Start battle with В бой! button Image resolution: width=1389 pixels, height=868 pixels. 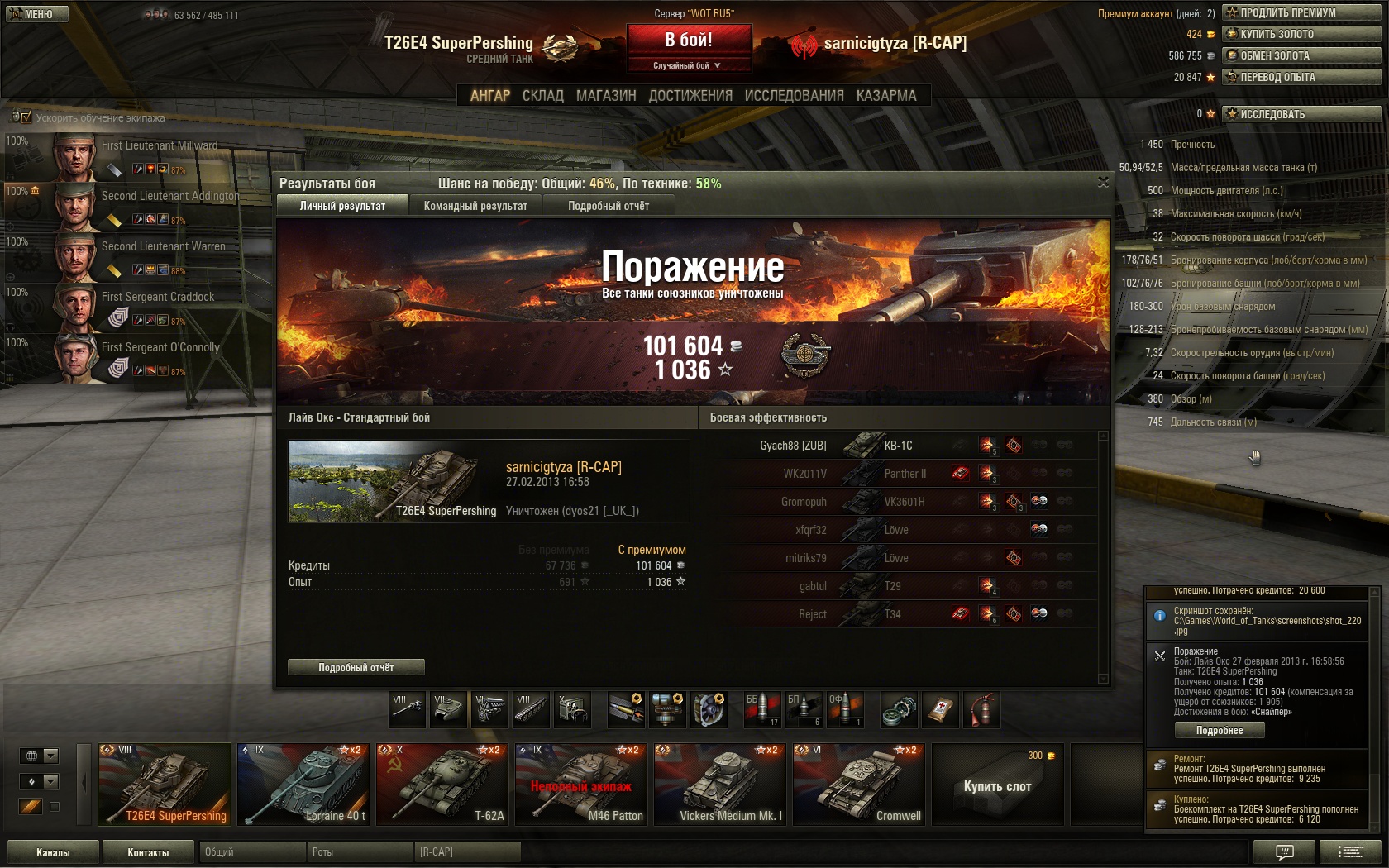[x=689, y=40]
